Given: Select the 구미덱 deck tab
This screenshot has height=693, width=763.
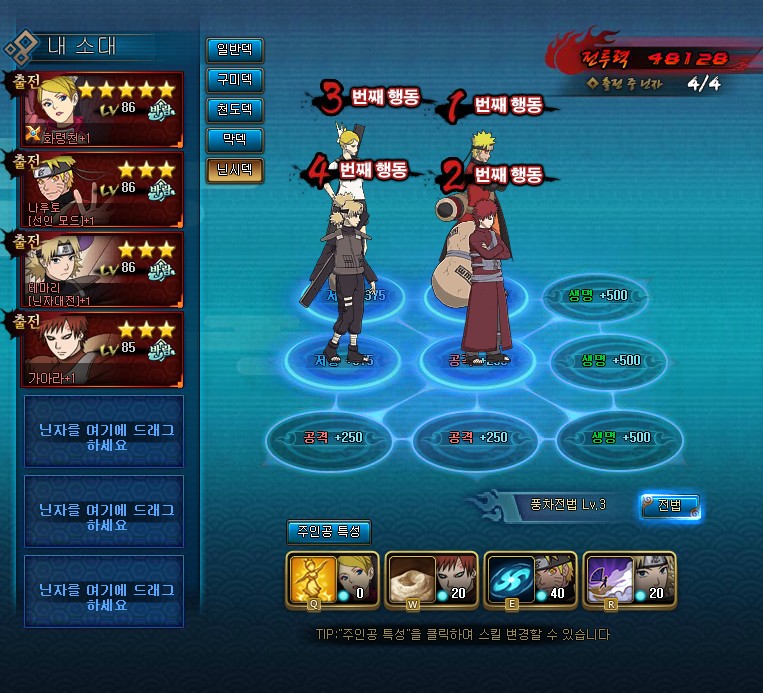Looking at the screenshot, I should click(234, 79).
